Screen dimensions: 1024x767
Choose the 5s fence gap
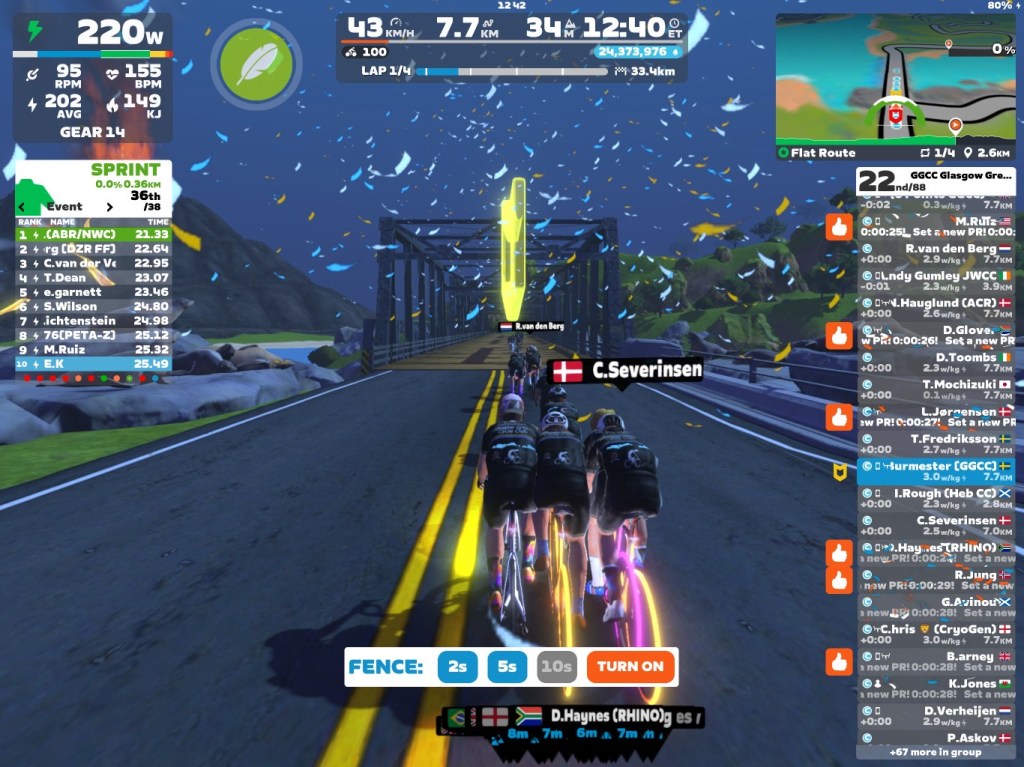coord(507,666)
